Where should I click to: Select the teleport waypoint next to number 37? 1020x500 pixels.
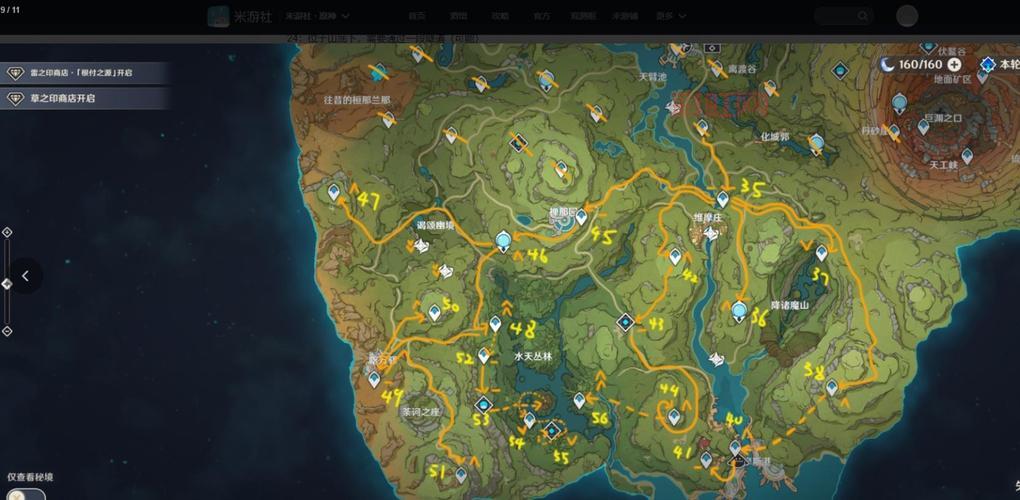(x=821, y=253)
